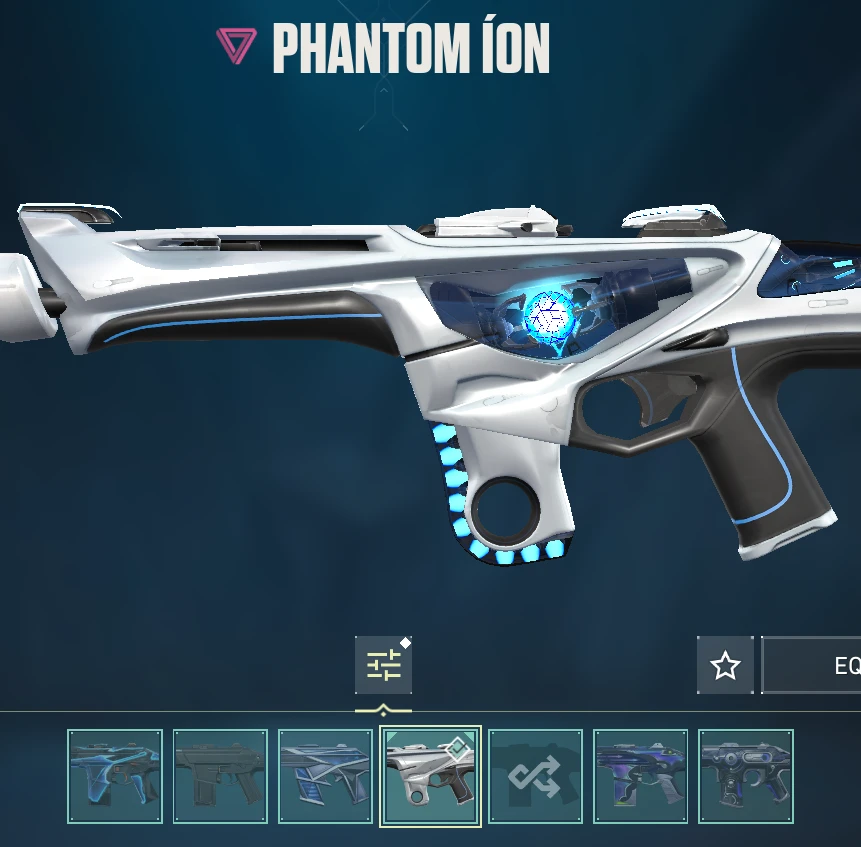The image size is (861, 847).
Task: Choose the plain dark gray Phantom thumbnail
Action: point(220,776)
